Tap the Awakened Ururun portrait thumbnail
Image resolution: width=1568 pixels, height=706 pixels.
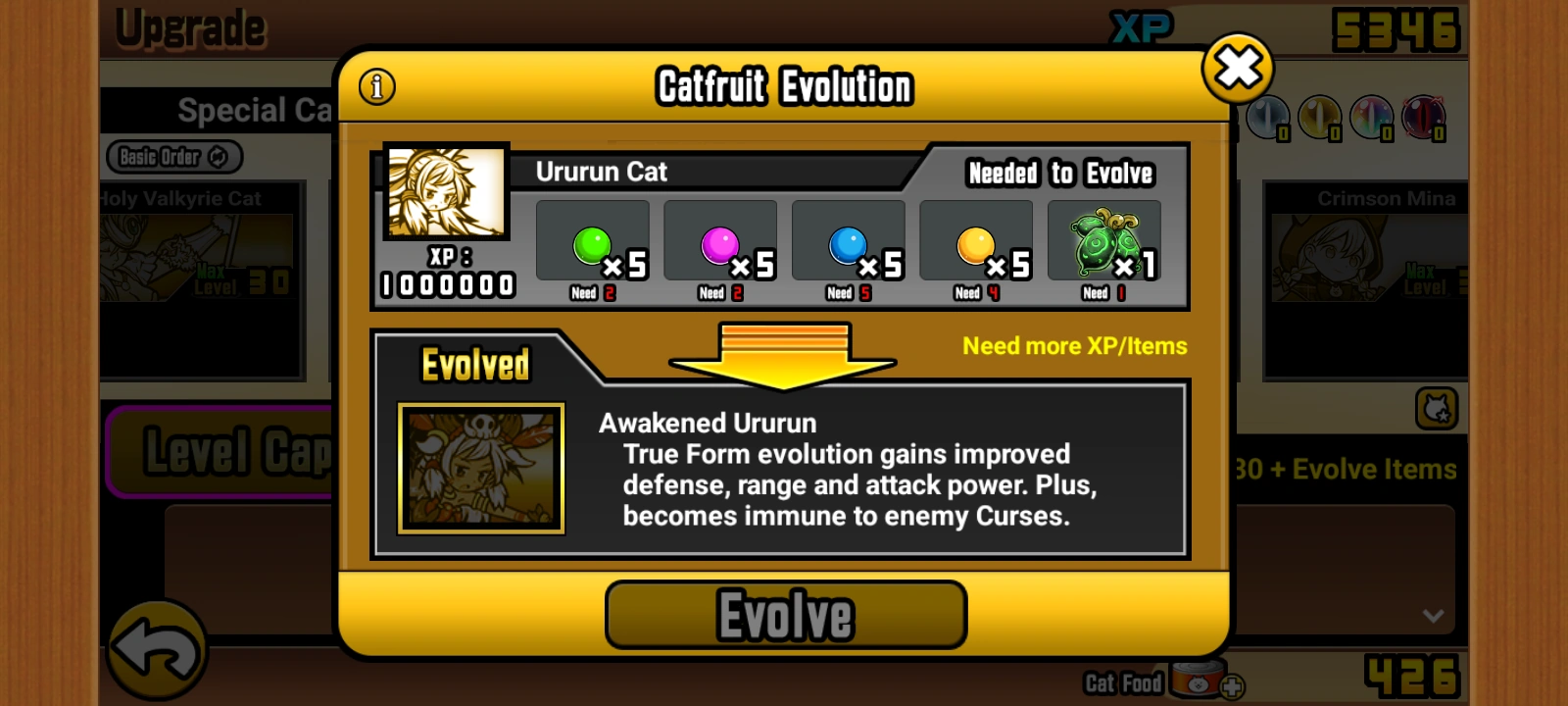pos(480,468)
